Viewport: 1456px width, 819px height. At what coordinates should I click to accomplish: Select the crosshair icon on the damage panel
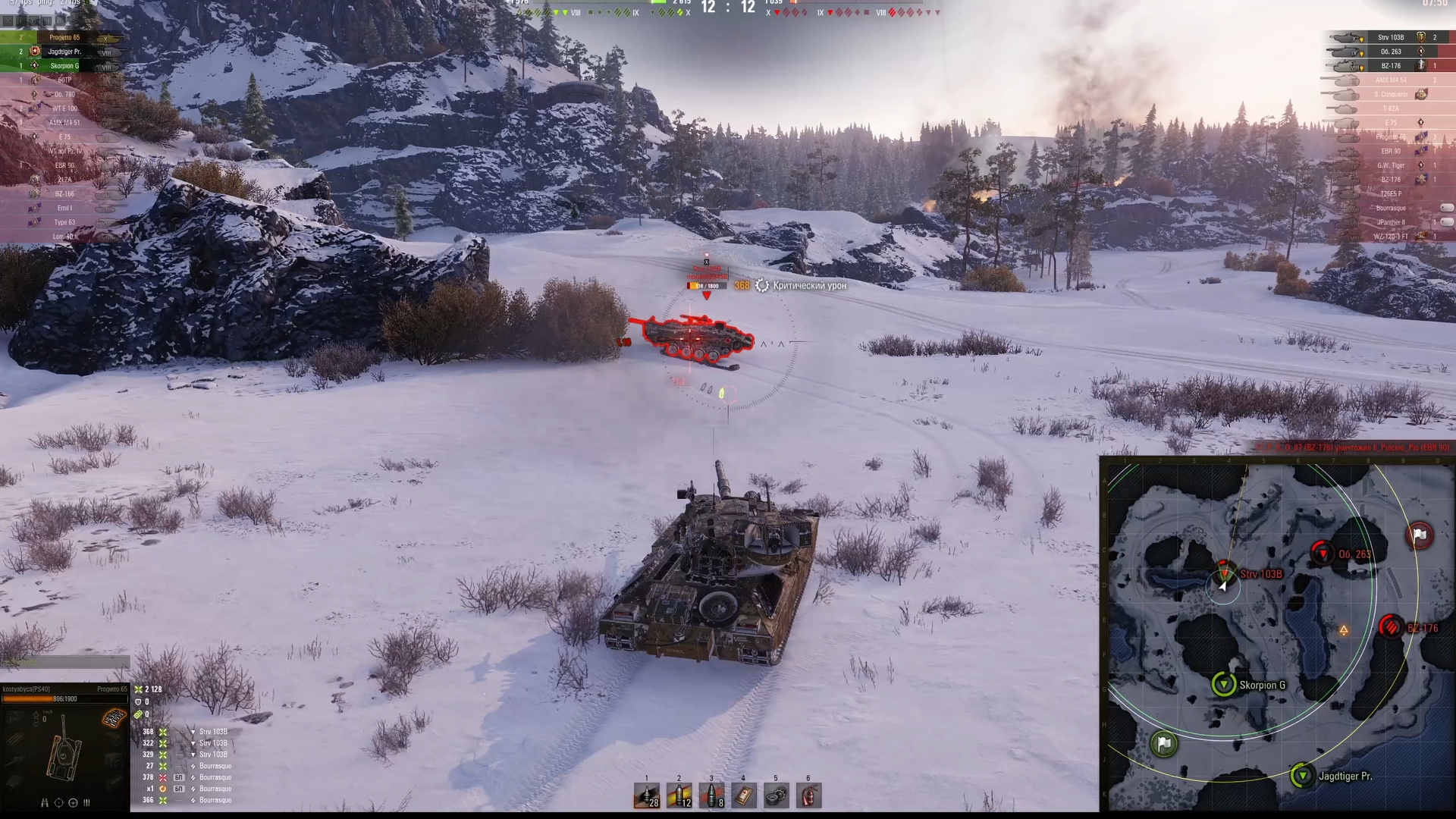tap(59, 802)
